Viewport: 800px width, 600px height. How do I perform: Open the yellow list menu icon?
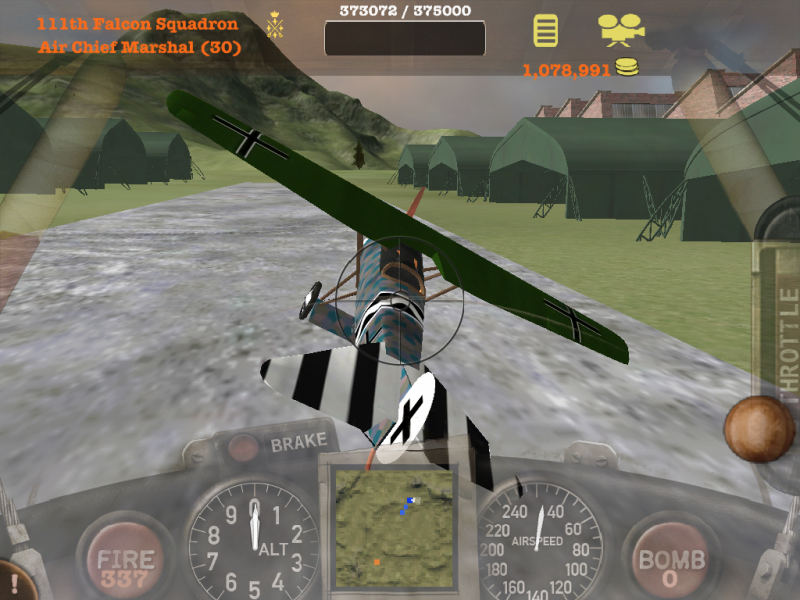pyautogui.click(x=545, y=29)
